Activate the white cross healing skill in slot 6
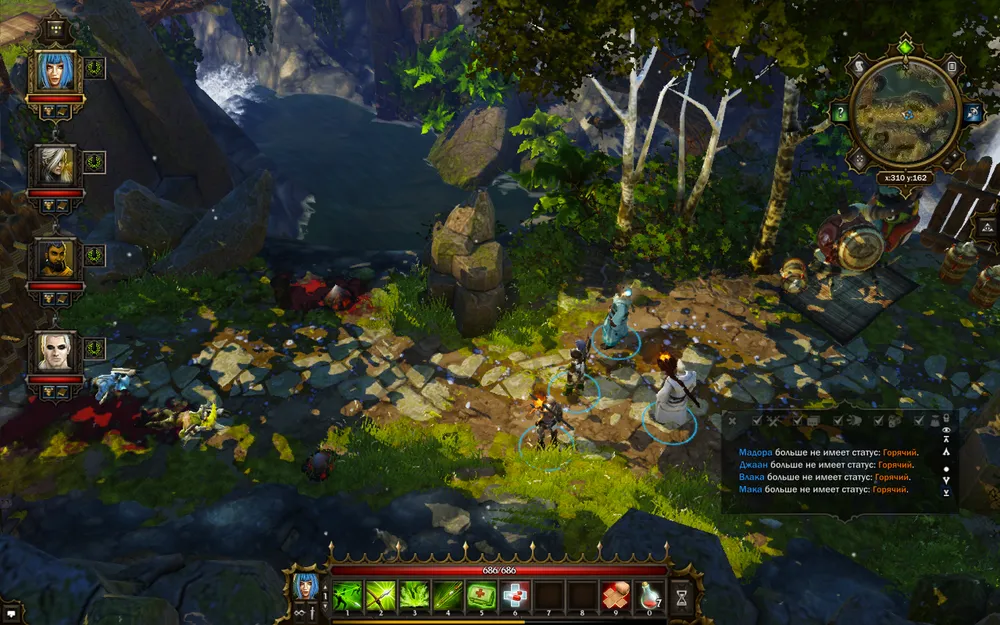 coord(516,595)
